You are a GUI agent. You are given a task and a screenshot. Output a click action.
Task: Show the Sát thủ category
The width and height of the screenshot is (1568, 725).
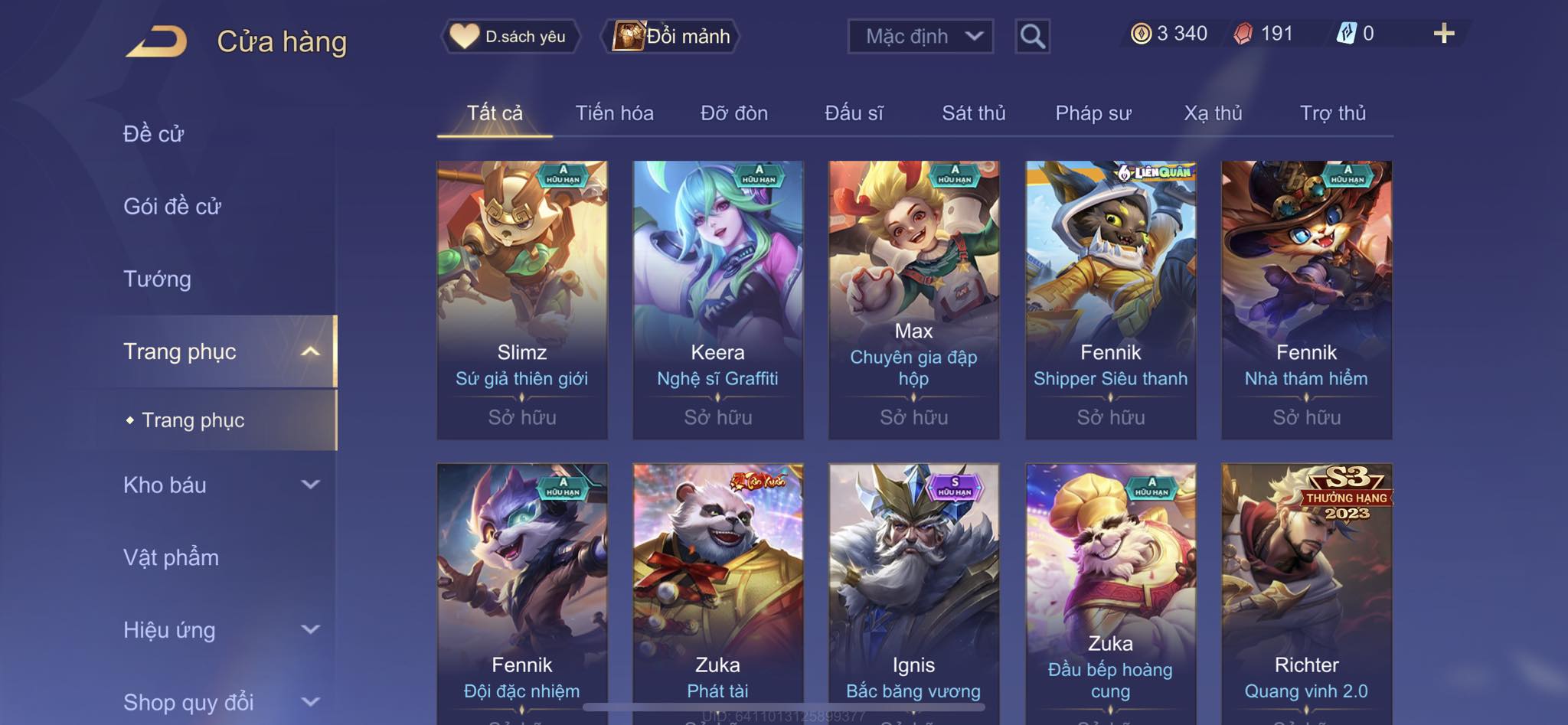pos(973,113)
